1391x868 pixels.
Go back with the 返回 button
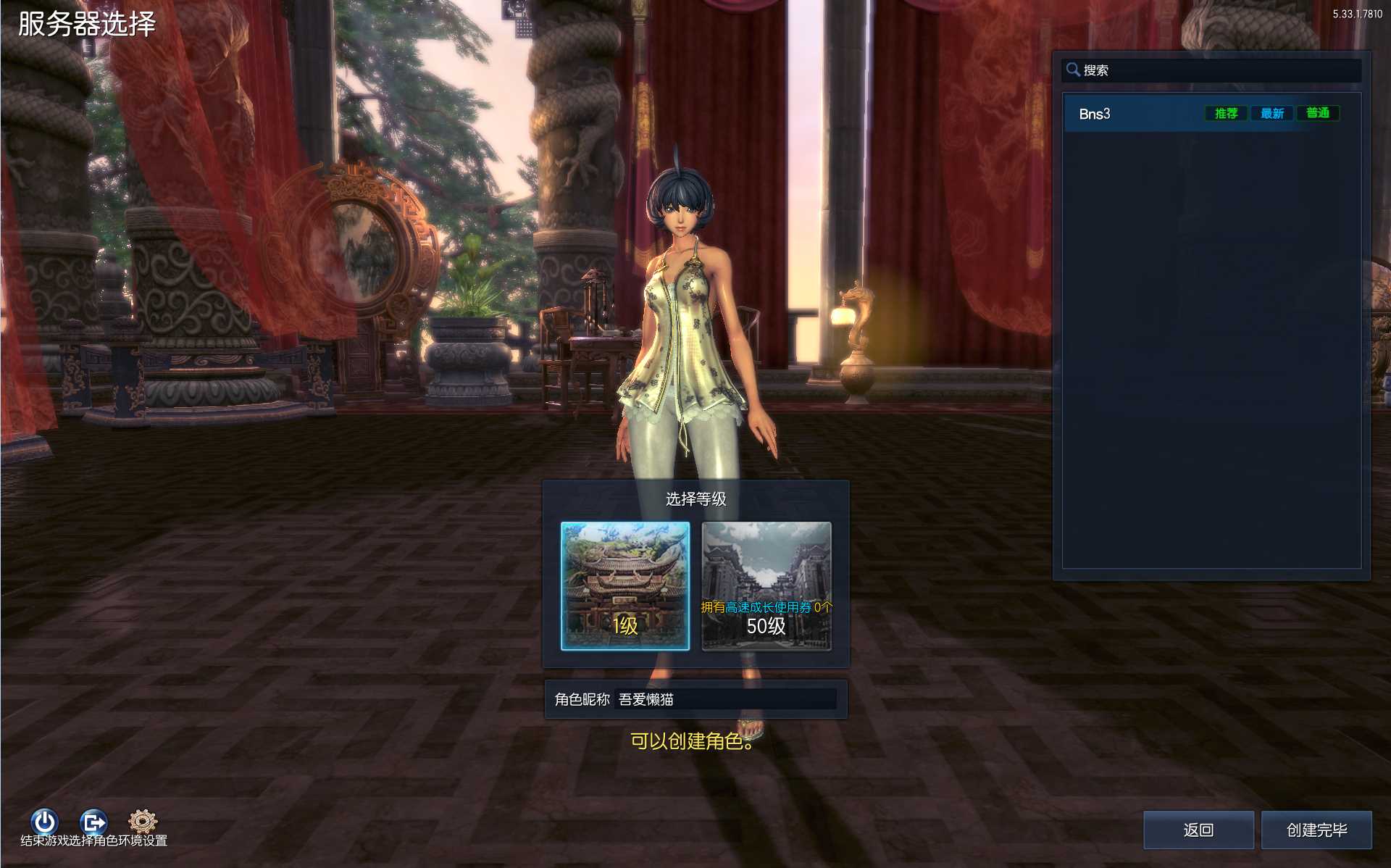[x=1198, y=830]
